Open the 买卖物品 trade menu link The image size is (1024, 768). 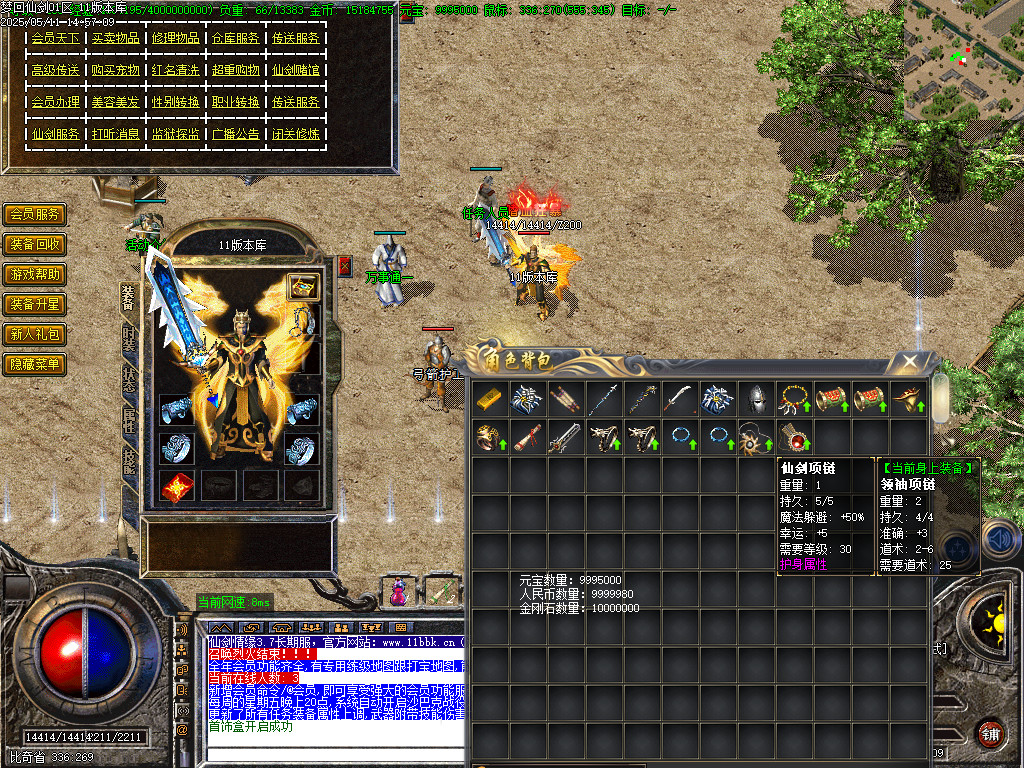(115, 38)
